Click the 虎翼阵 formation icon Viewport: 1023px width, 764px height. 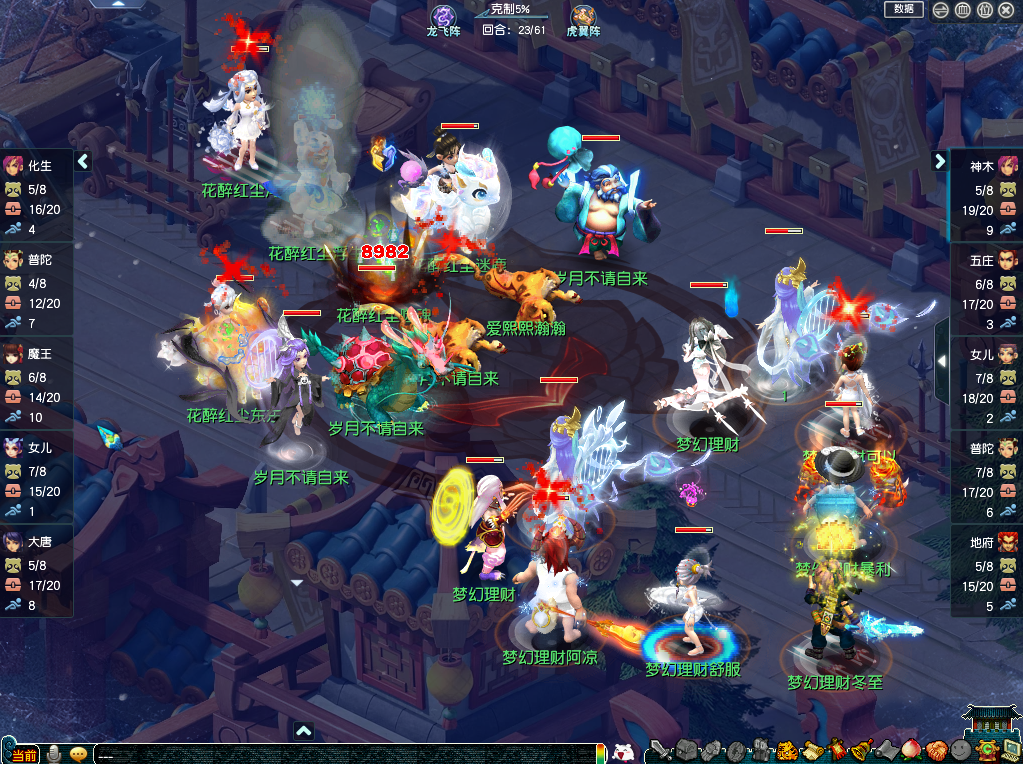tap(583, 17)
